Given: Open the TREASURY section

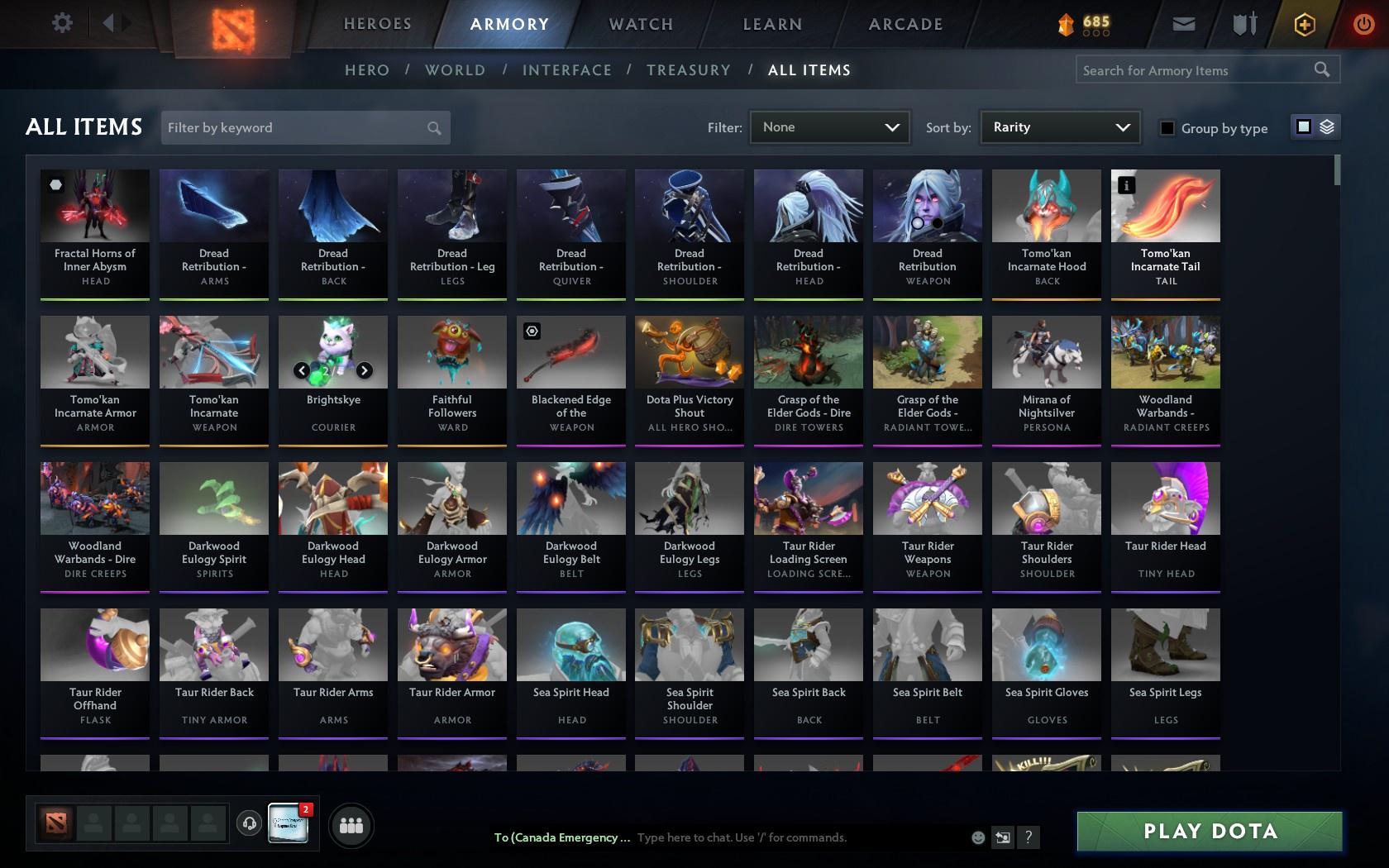Looking at the screenshot, I should click(689, 70).
